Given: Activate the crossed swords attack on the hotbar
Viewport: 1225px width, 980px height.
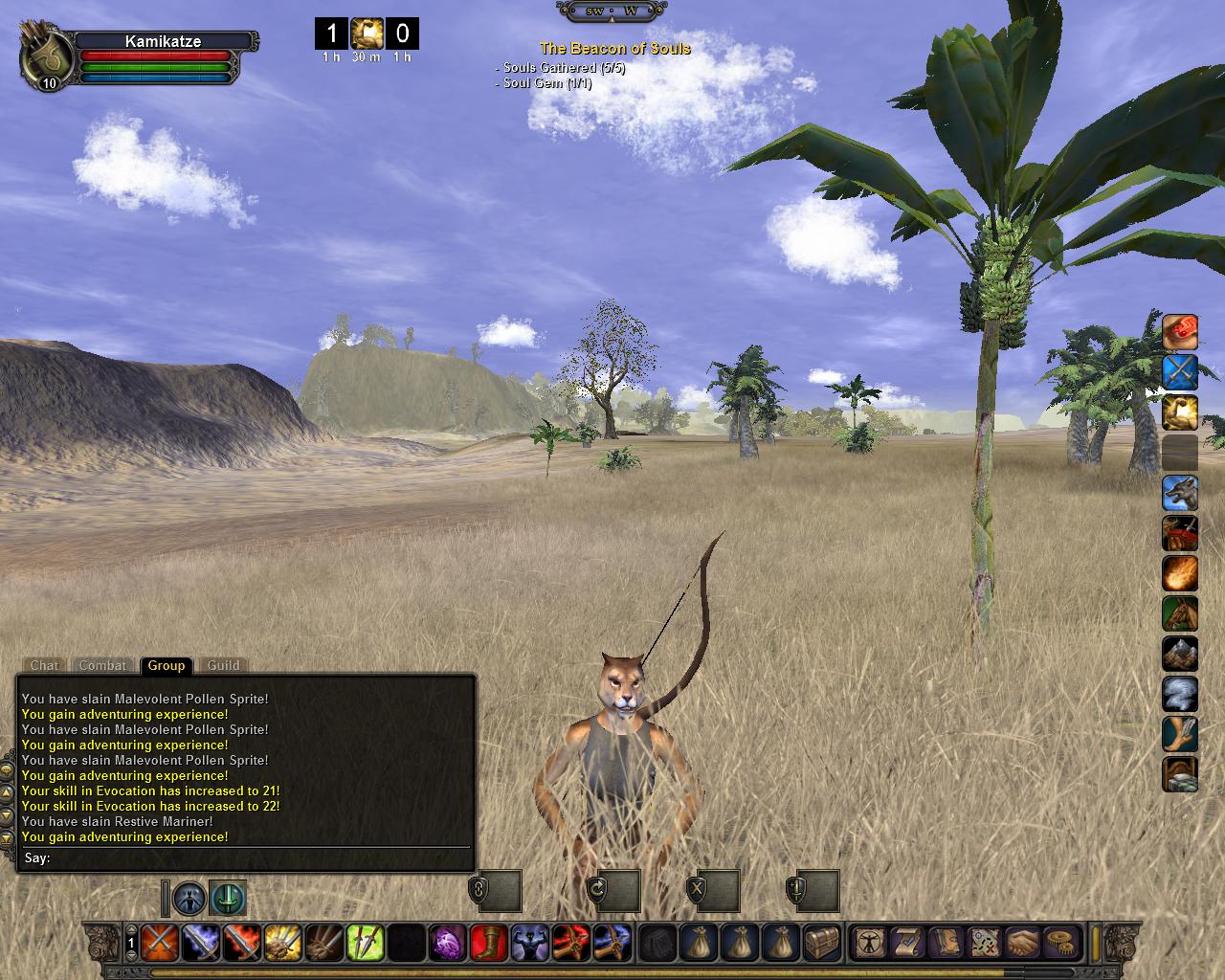Looking at the screenshot, I should tap(157, 943).
